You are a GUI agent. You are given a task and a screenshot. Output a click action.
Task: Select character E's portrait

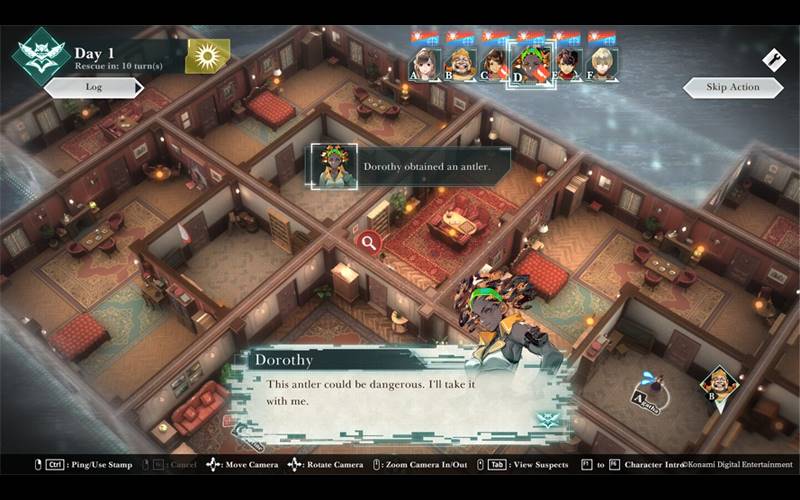[567, 62]
